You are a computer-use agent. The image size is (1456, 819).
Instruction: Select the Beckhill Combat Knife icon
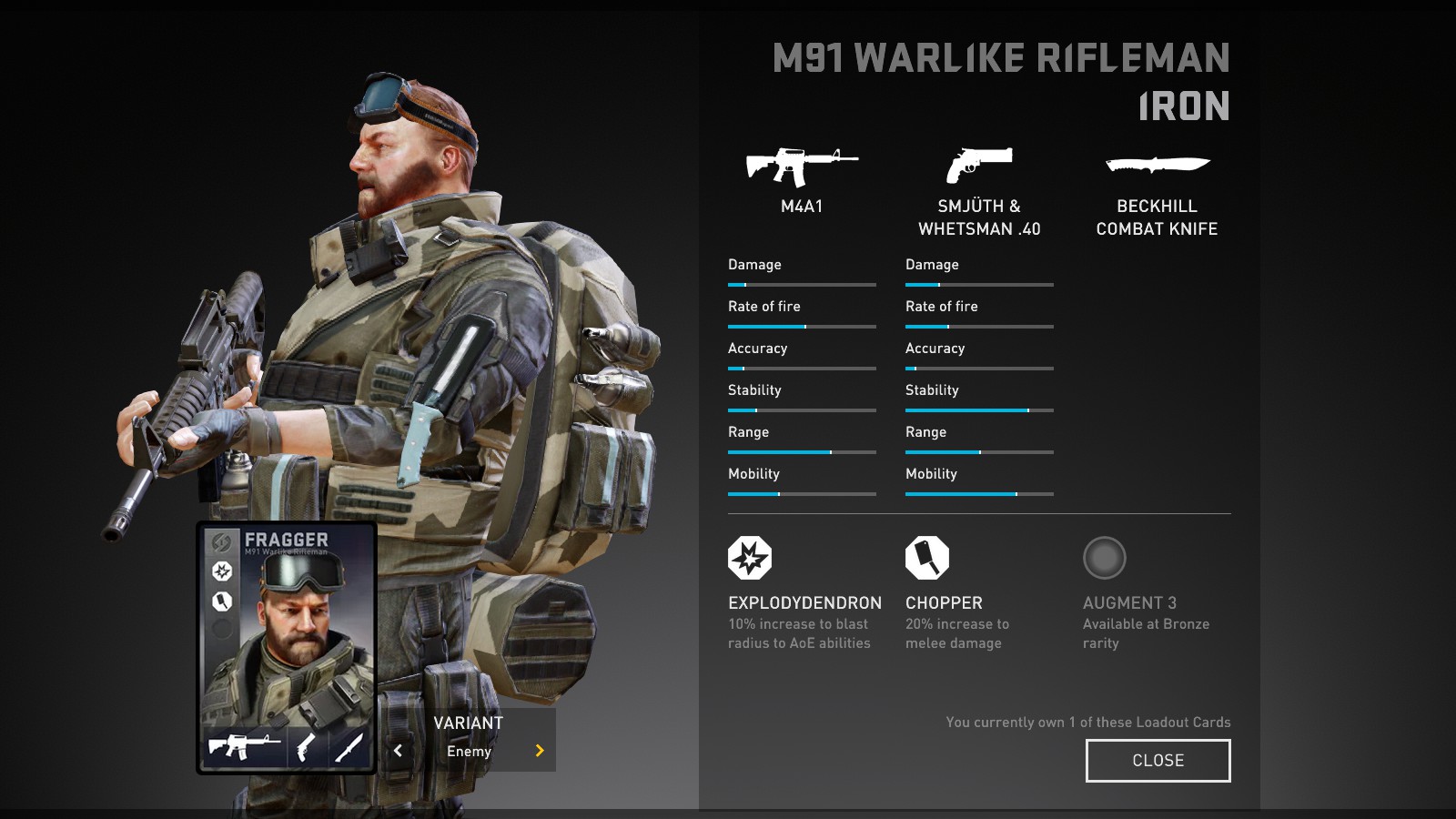point(1157,166)
